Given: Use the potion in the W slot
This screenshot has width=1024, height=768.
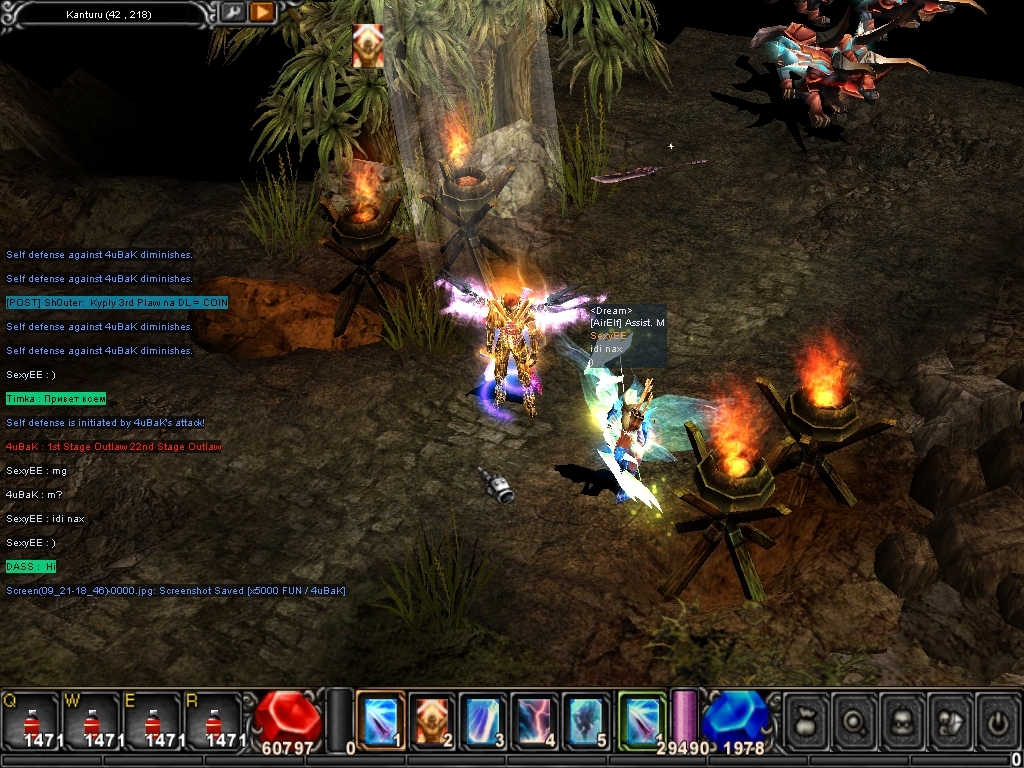Looking at the screenshot, I should click(x=91, y=720).
